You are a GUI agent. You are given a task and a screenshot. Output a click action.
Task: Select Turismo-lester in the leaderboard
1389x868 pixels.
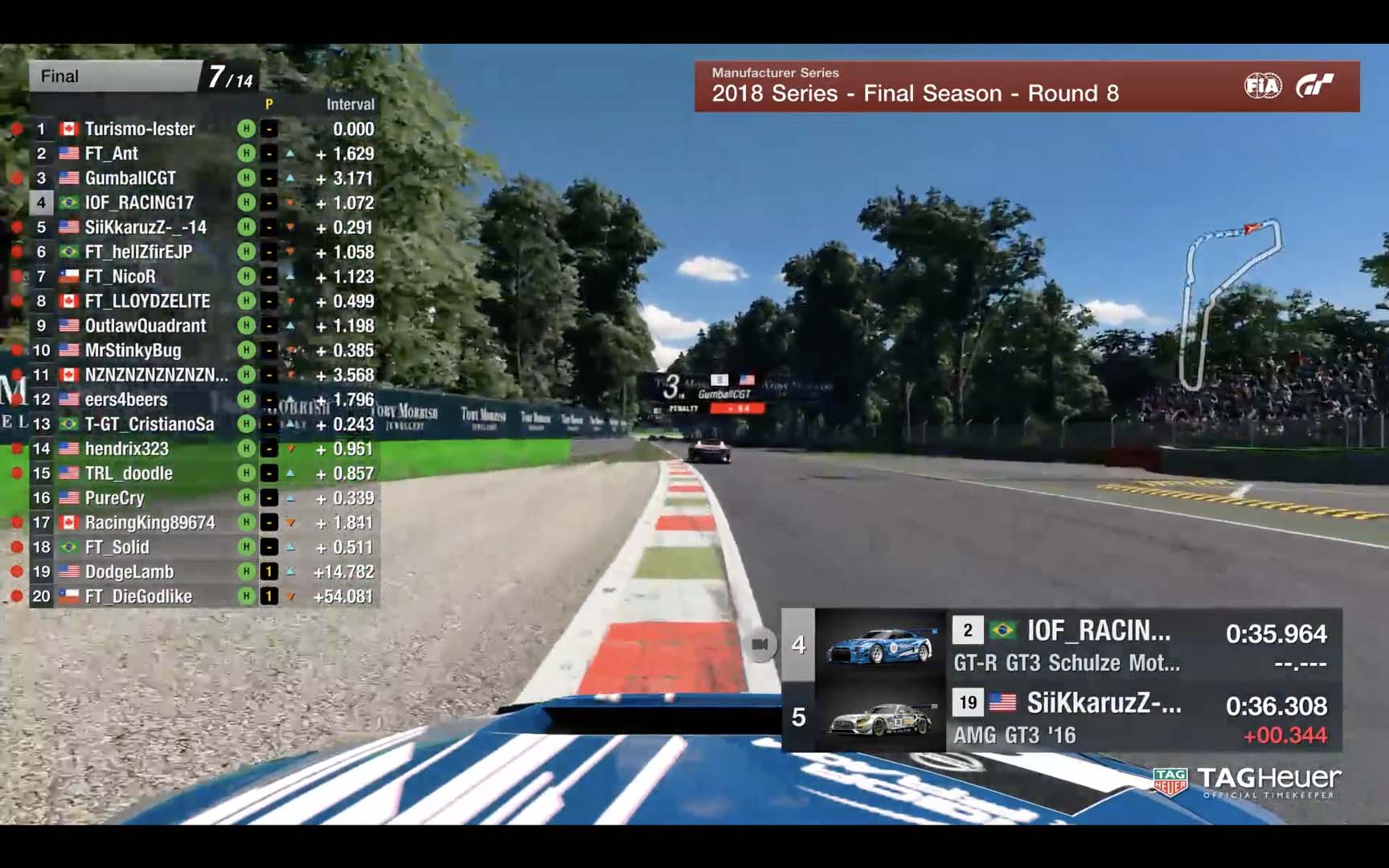pos(139,129)
